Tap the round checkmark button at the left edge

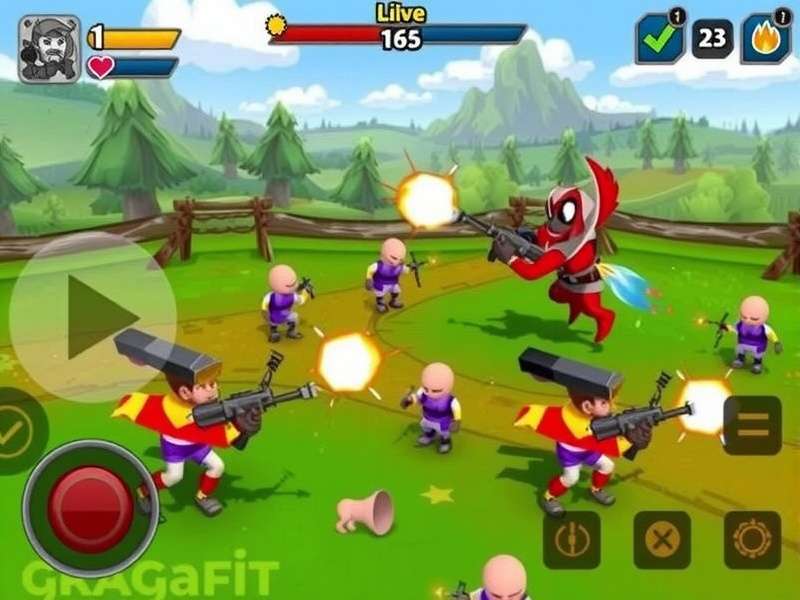(17, 430)
